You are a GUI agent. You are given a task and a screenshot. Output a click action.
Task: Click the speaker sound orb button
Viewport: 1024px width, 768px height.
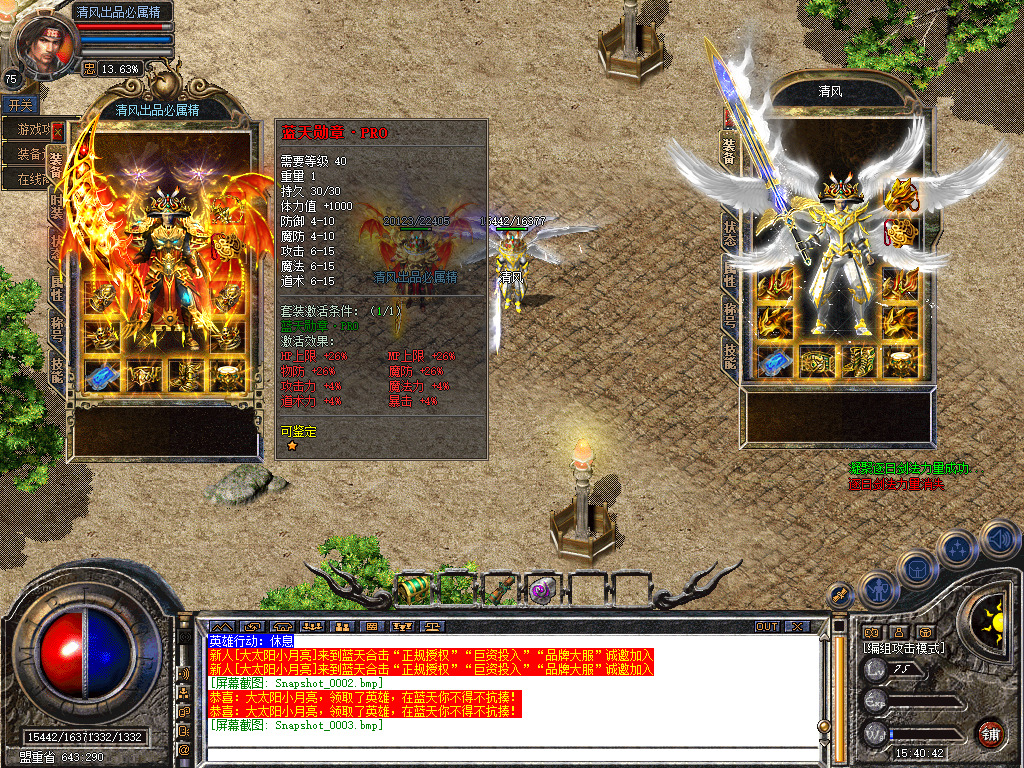998,539
